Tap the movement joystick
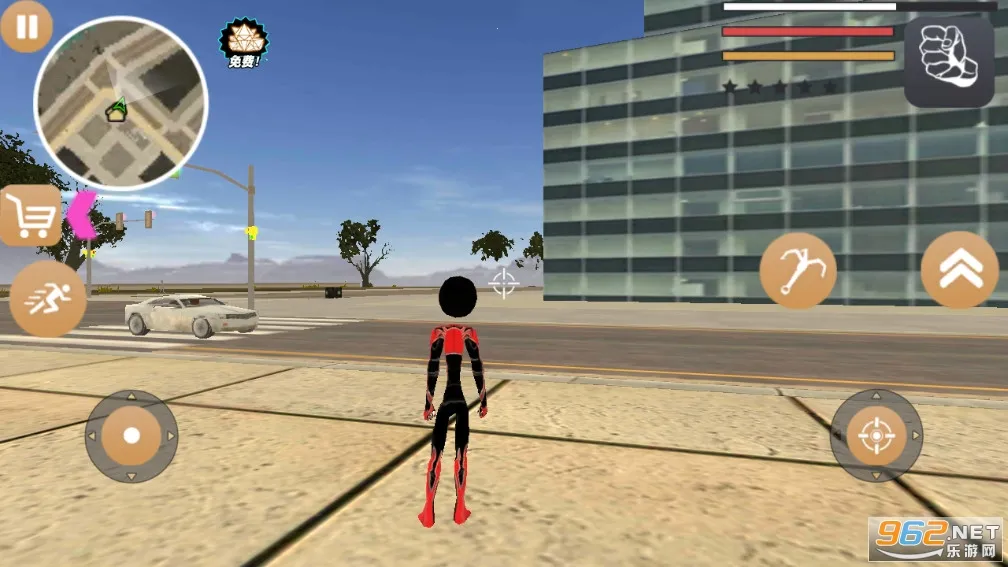The height and width of the screenshot is (567, 1008). click(131, 436)
